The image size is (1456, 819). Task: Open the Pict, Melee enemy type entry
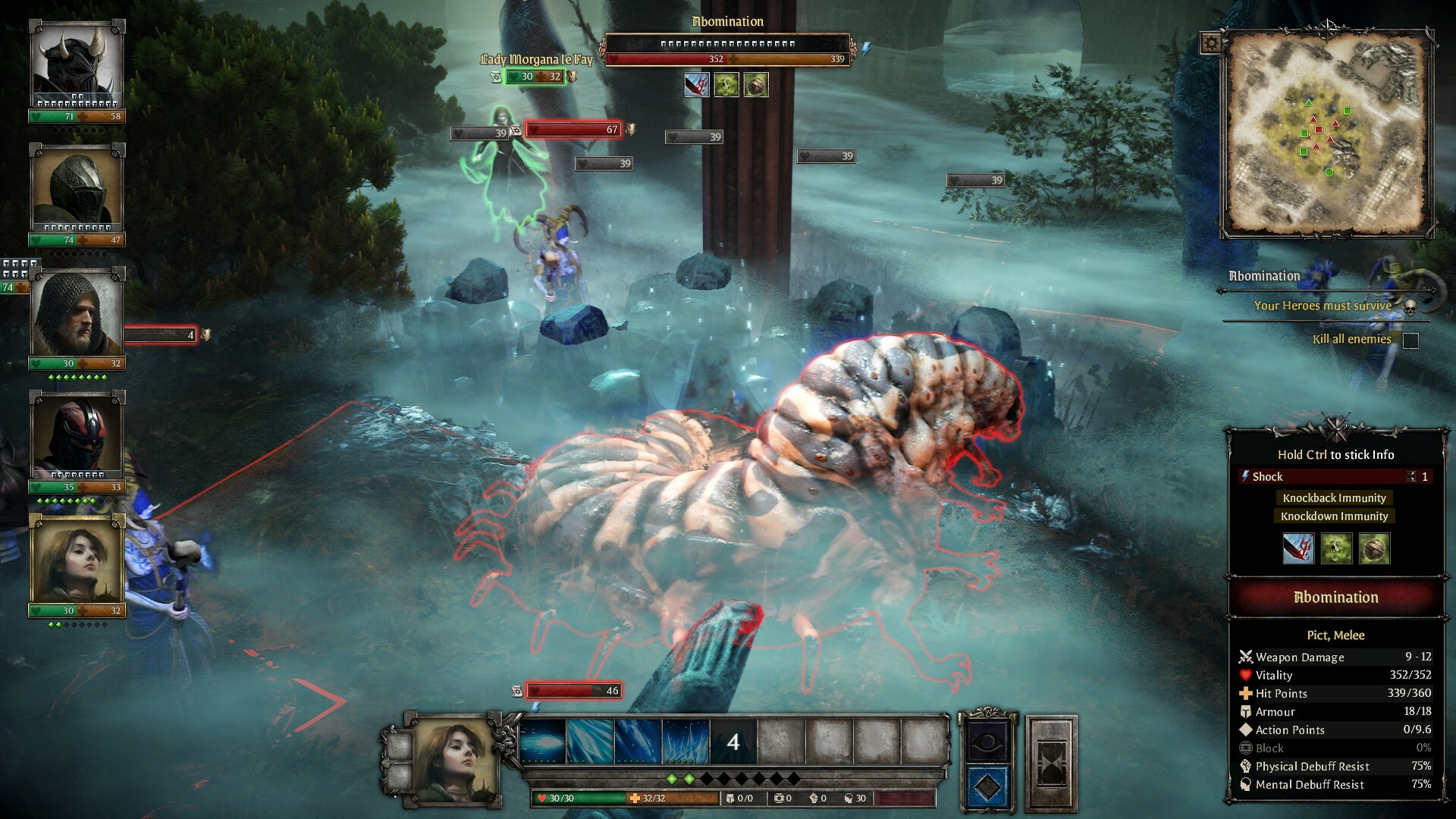(1335, 635)
